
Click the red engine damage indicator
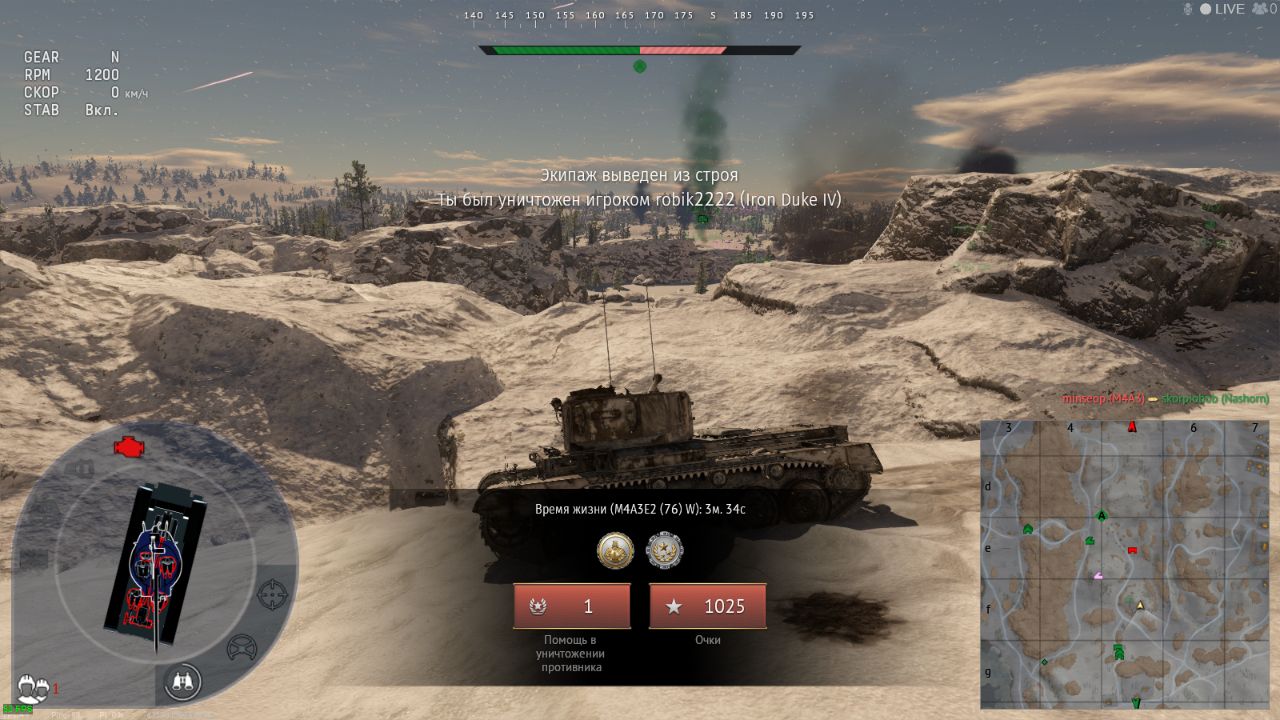point(127,447)
